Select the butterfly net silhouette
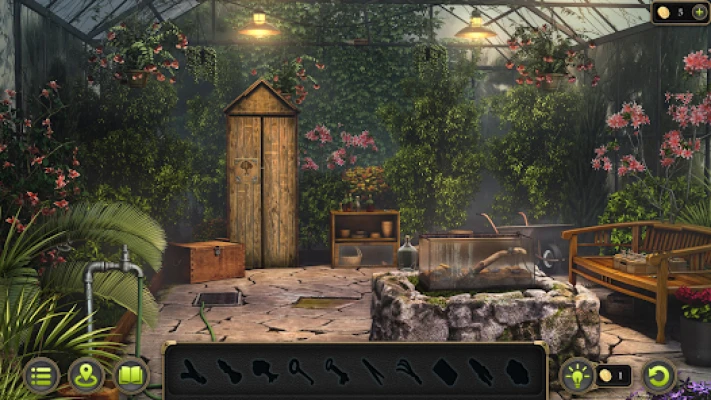This screenshot has width=711, height=400. point(301,372)
